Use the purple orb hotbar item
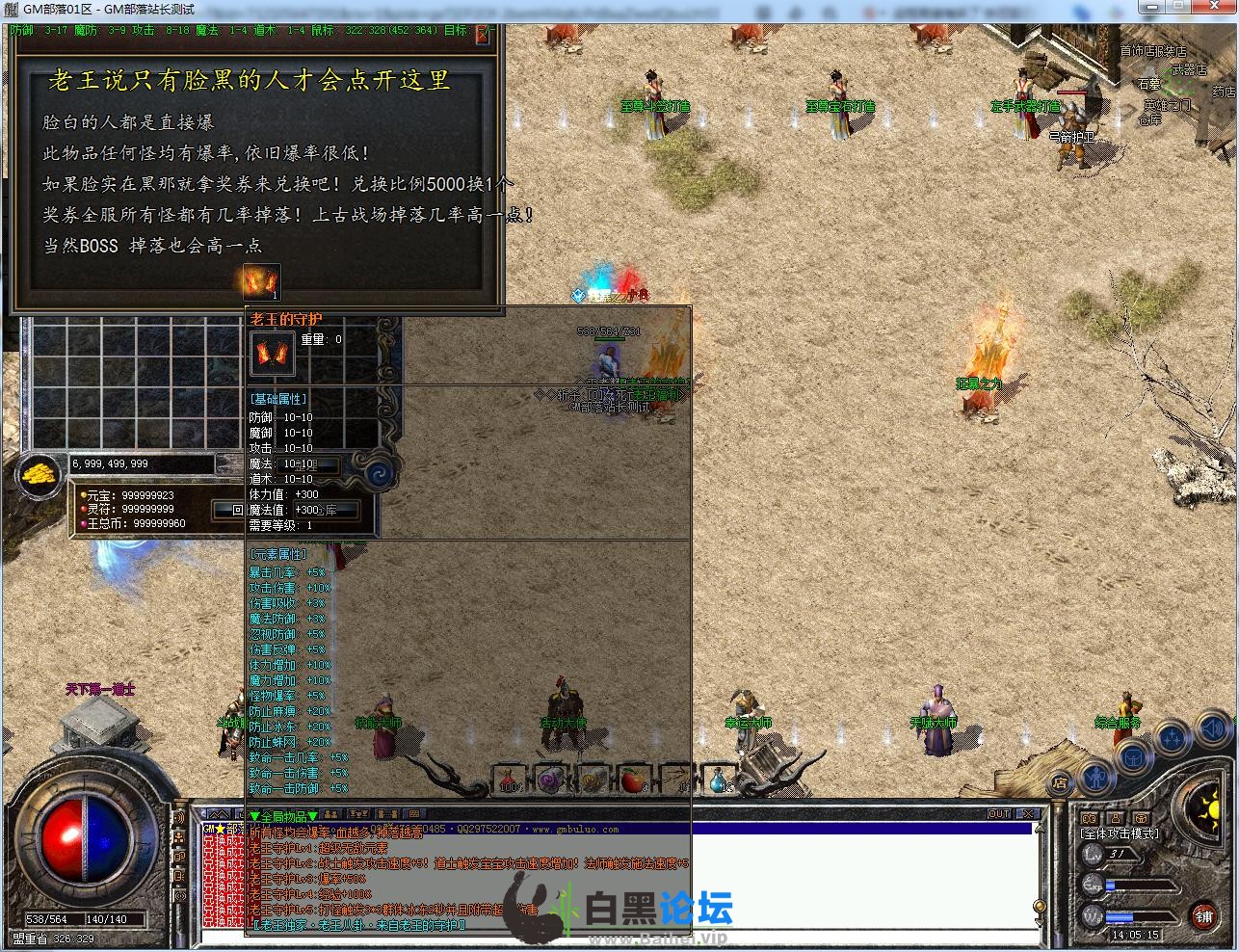The height and width of the screenshot is (952, 1239). coord(549,780)
